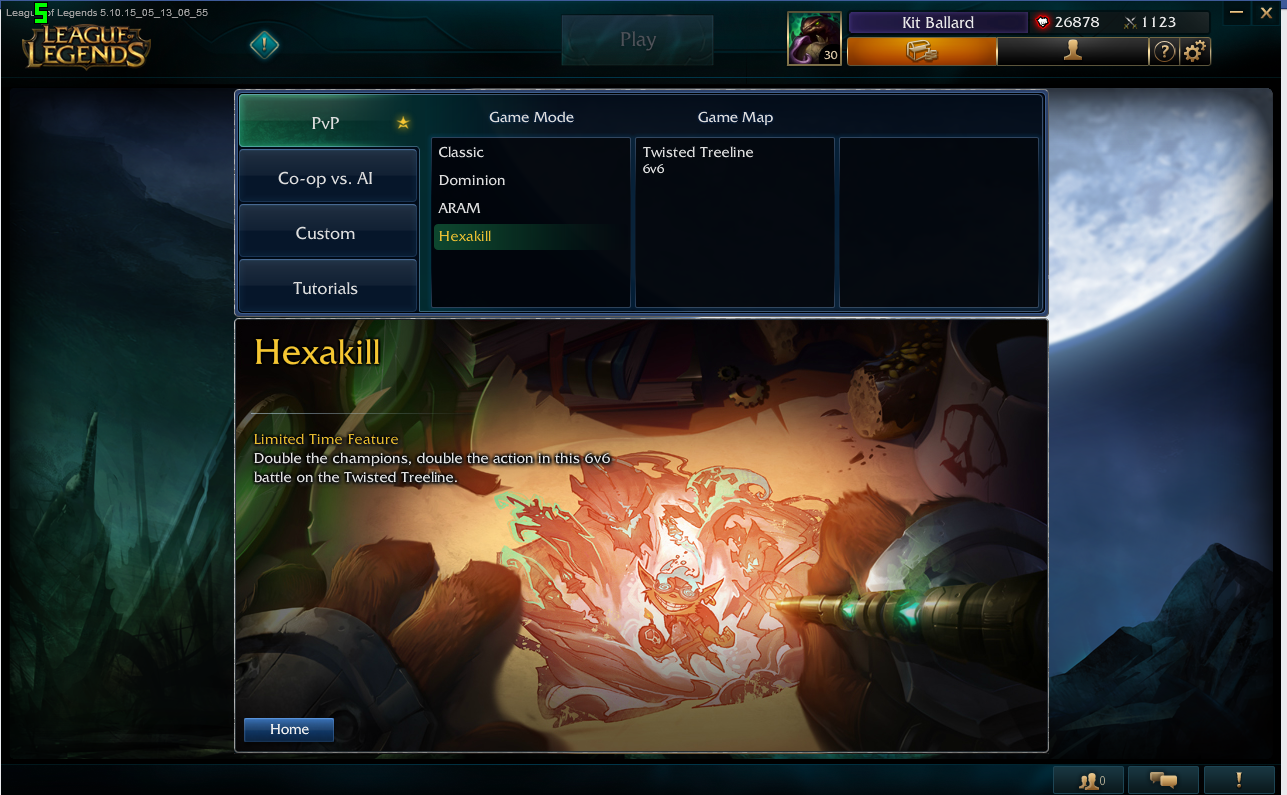Open the summoner profile silhouette tab
The image size is (1287, 795).
[x=1072, y=51]
